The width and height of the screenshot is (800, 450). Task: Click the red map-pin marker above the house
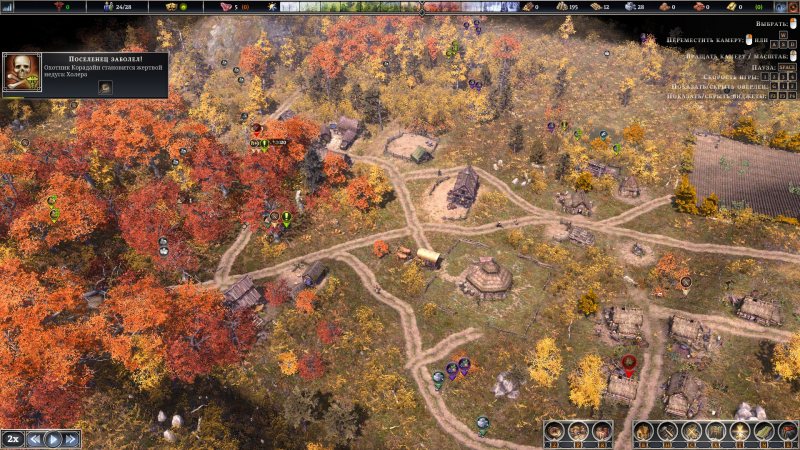[628, 365]
